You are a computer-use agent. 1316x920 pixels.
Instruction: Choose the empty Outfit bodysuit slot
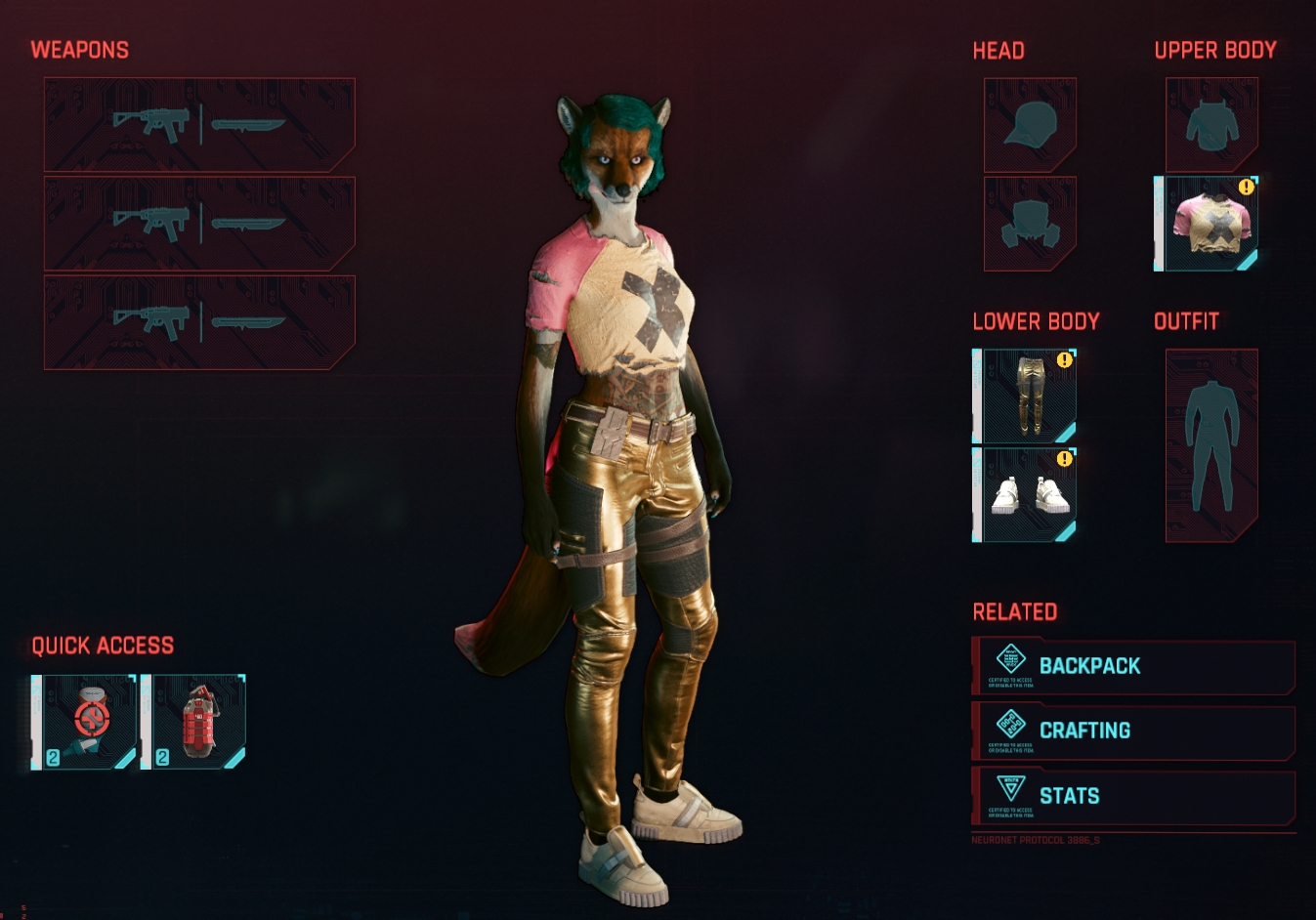(1211, 444)
